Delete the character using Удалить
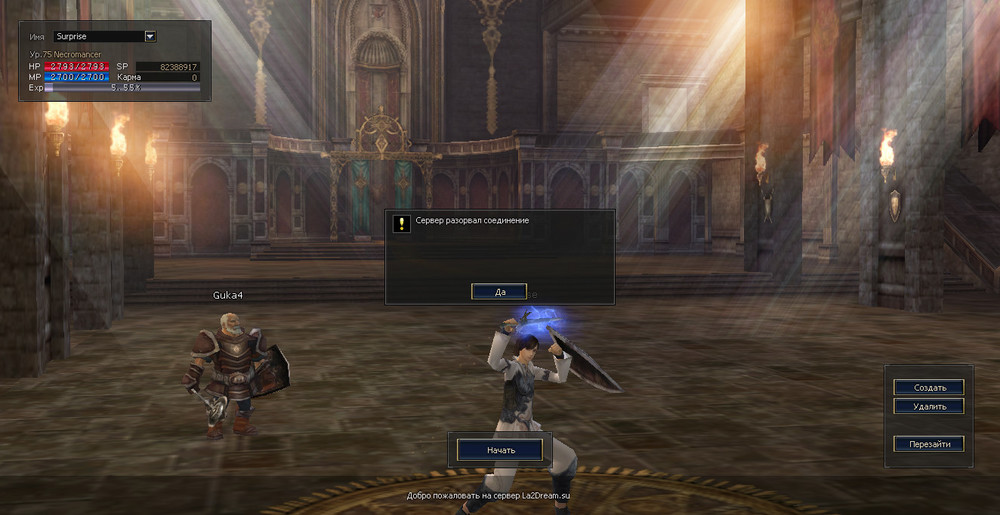The height and width of the screenshot is (515, 1000). coord(929,406)
